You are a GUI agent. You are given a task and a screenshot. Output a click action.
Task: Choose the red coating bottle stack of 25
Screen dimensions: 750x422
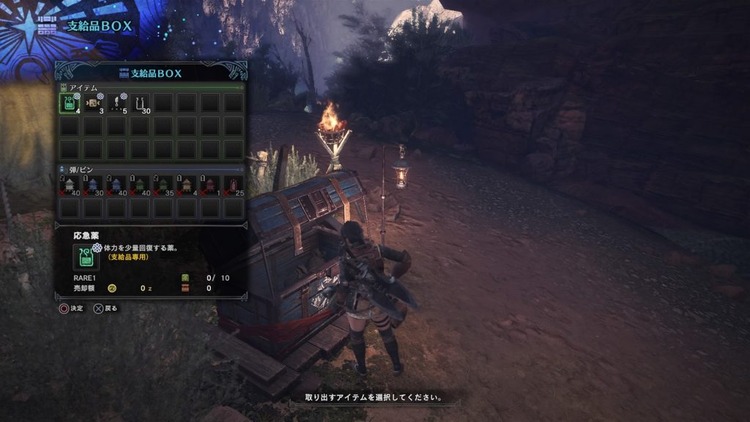[234, 186]
